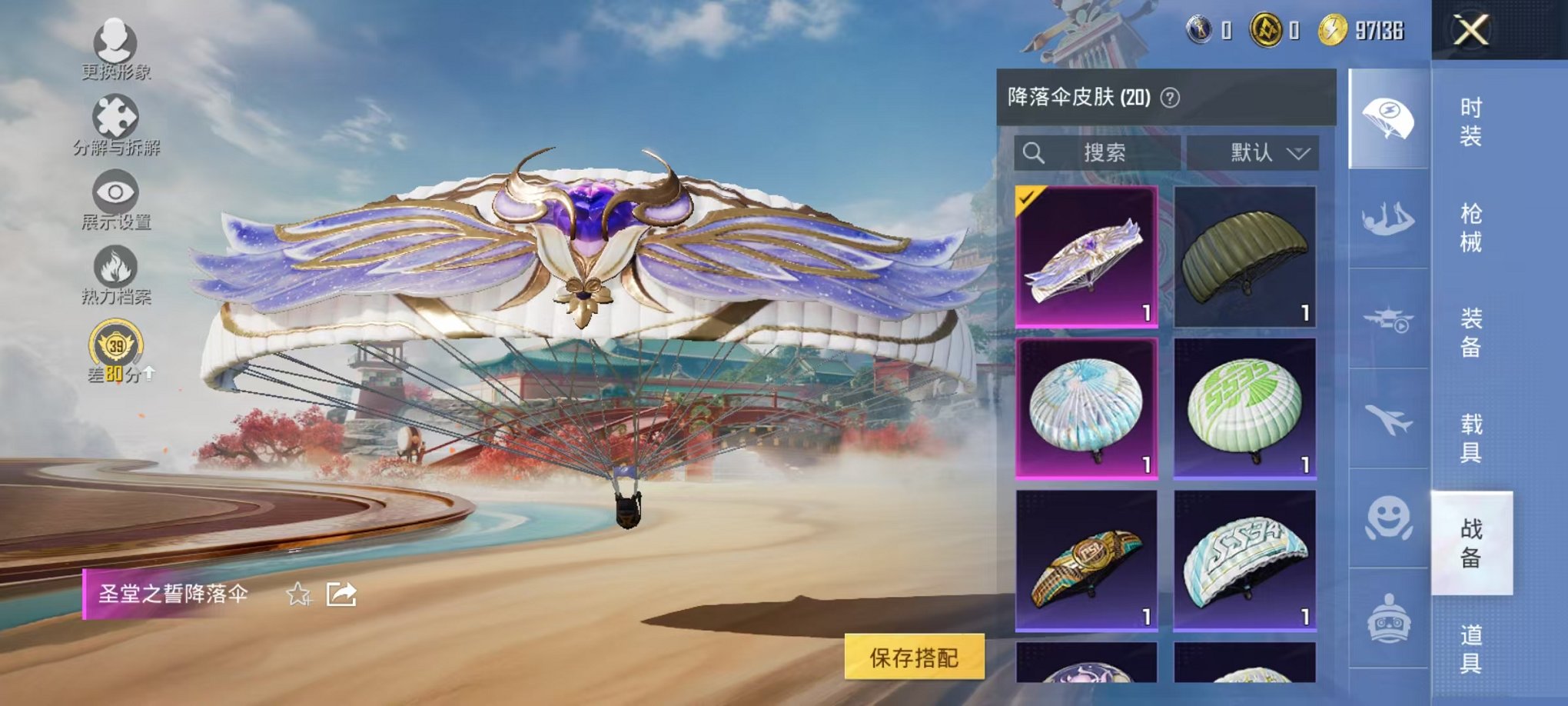Select the green SS35 parachute thumbnail
Screen dimensions: 1568x706
1244,406
